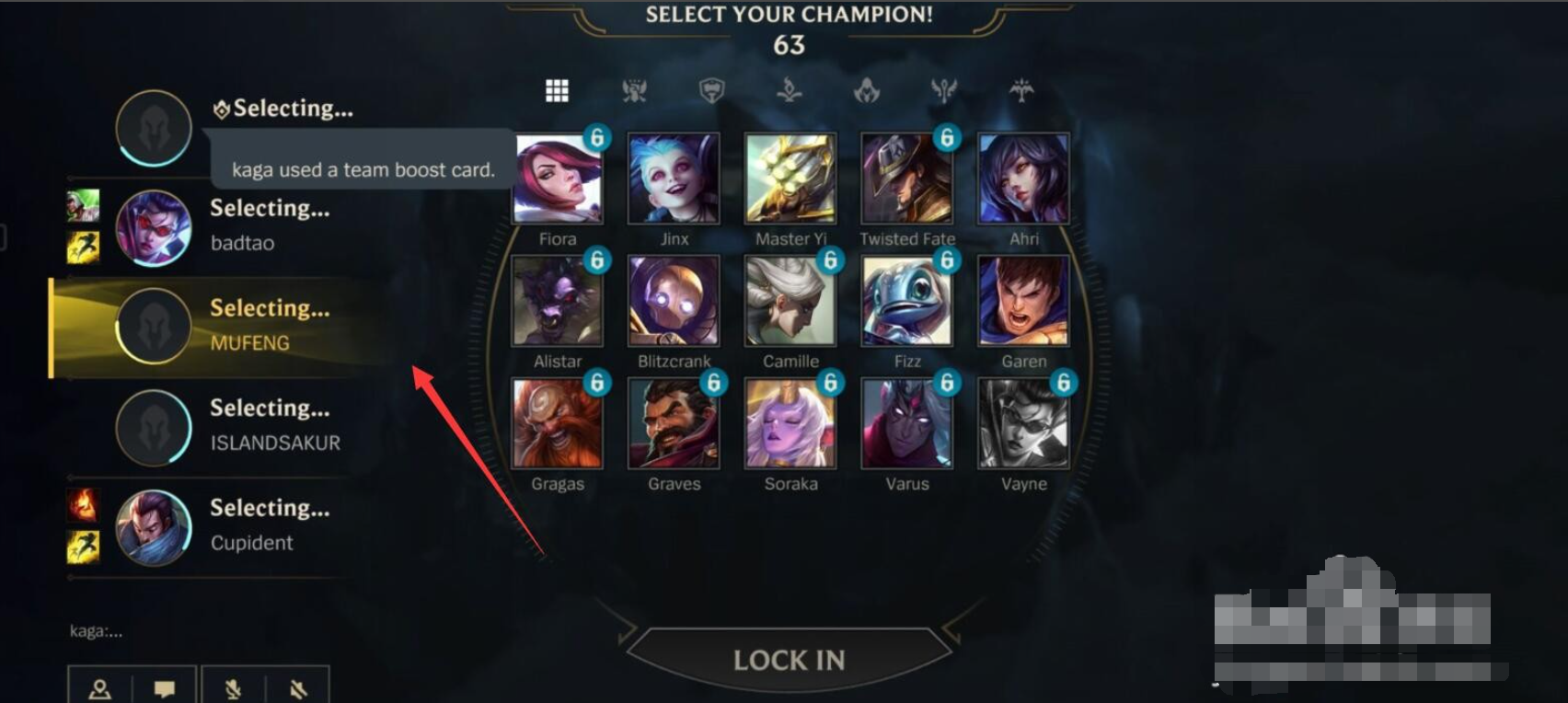
Task: Select Twisted Fate portrait
Action: tap(906, 179)
